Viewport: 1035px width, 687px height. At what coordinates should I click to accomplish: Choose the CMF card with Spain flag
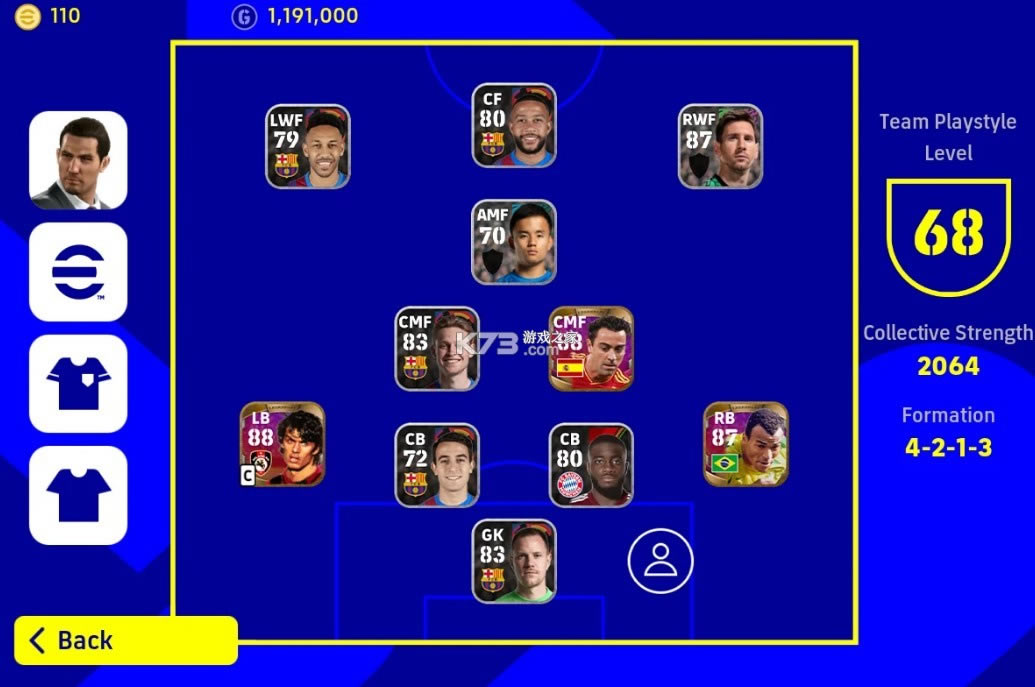pos(591,348)
